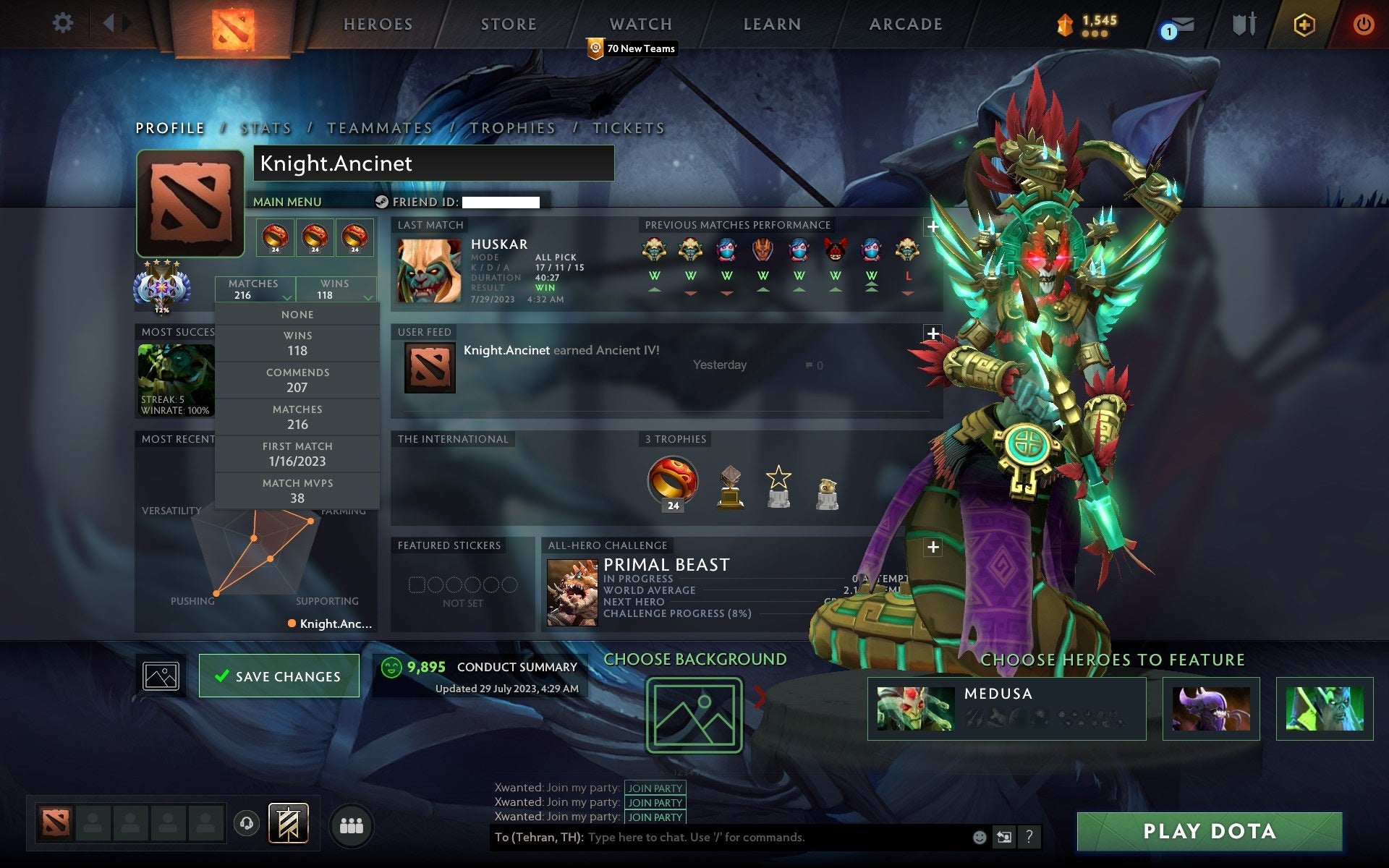1389x868 pixels.
Task: Set stat display to None
Action: tap(298, 314)
